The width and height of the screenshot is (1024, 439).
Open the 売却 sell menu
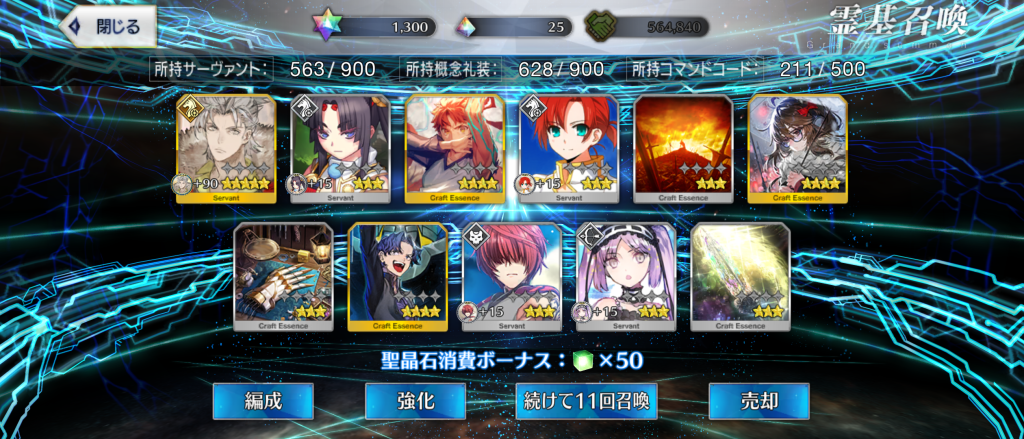click(x=758, y=401)
